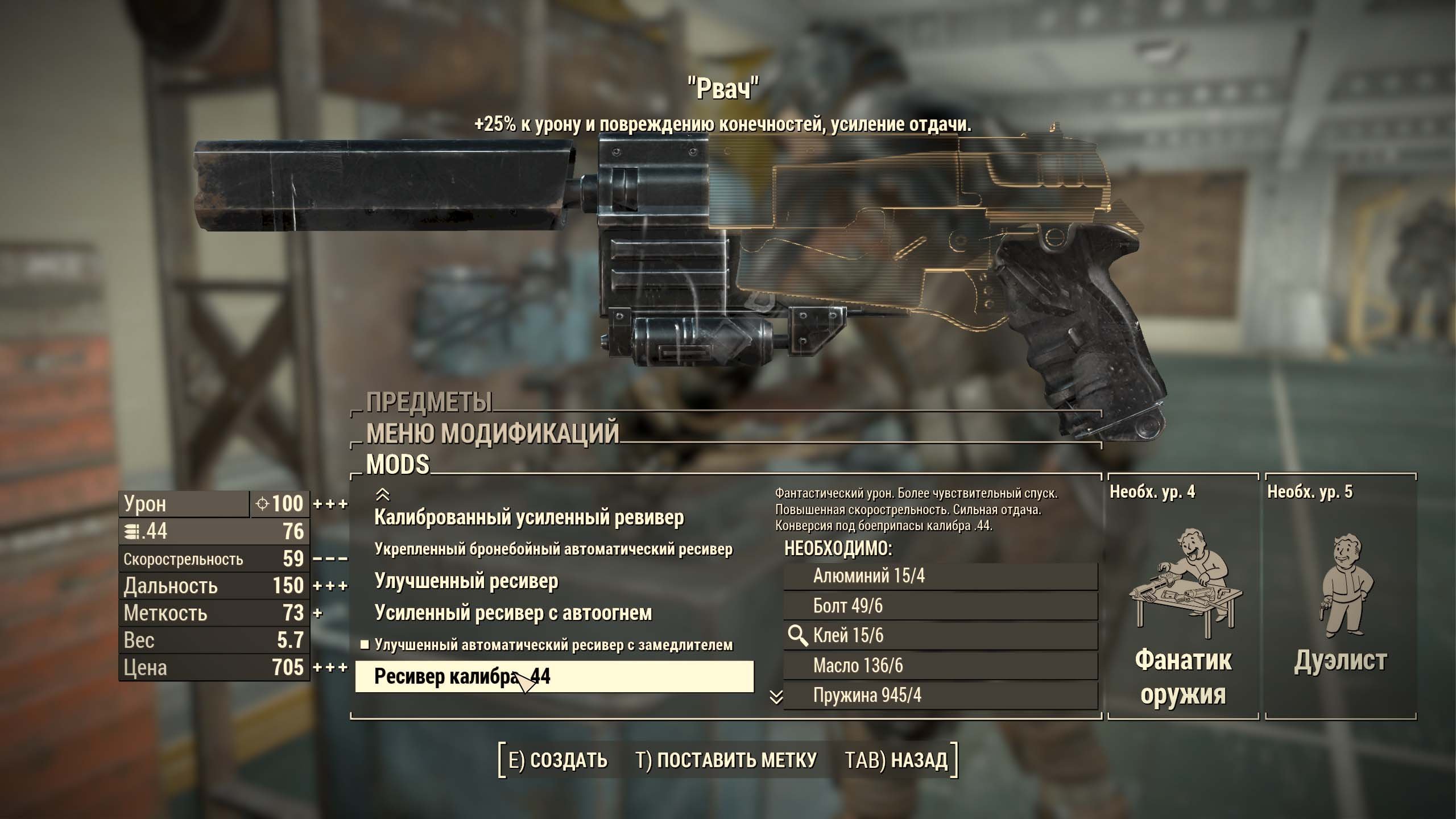Image resolution: width=1456 pixels, height=819 pixels.
Task: Click the tagged Клей 15/6 component
Action: tap(940, 636)
